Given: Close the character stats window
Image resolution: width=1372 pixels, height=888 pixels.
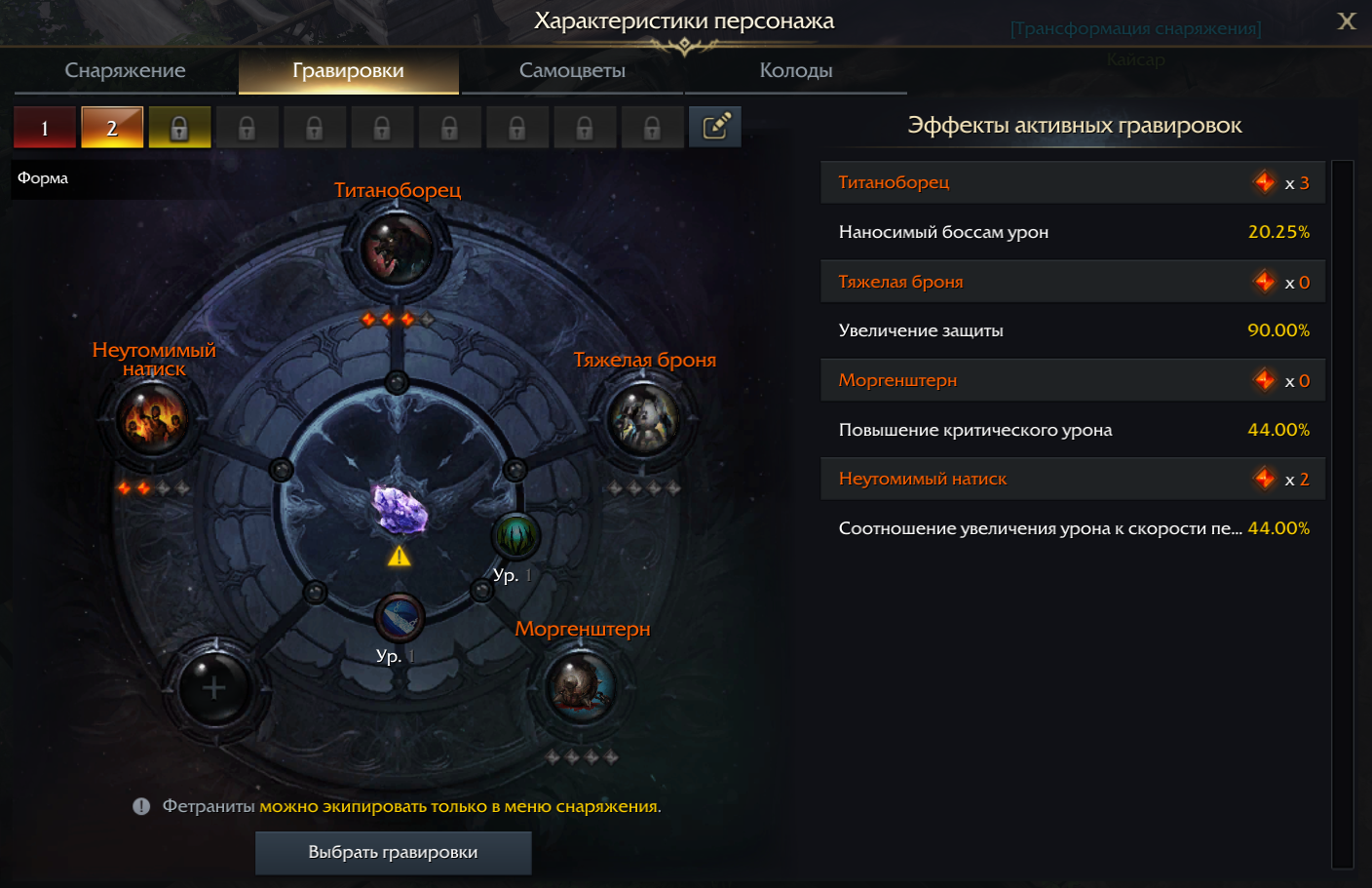Looking at the screenshot, I should tap(1347, 21).
